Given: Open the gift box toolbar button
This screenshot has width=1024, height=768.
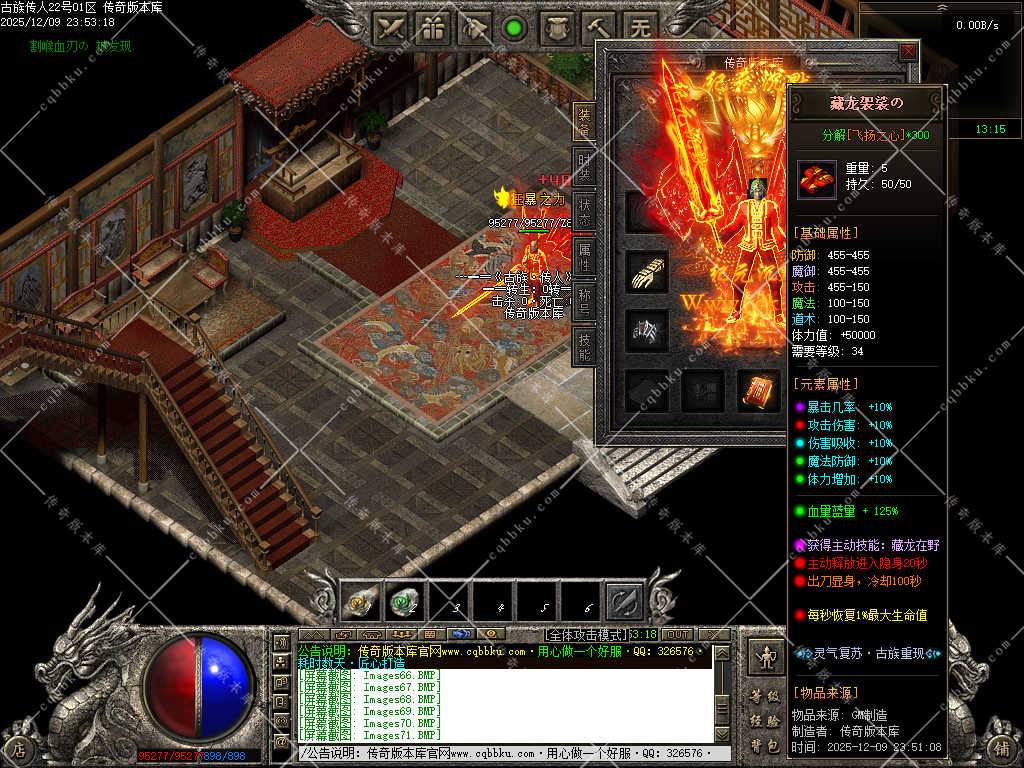Looking at the screenshot, I should point(432,28).
